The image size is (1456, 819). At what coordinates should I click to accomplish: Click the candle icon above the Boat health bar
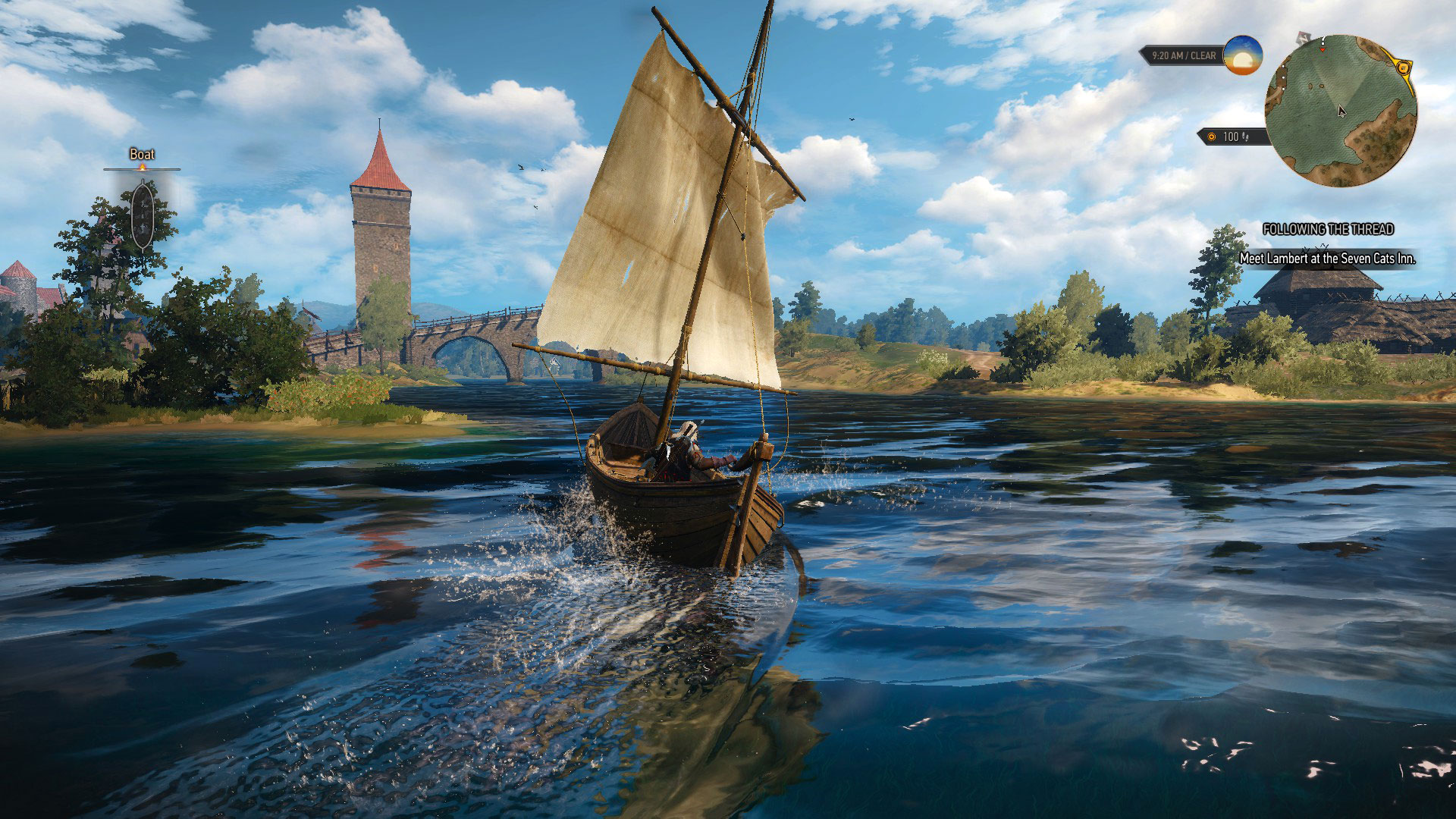pyautogui.click(x=142, y=167)
